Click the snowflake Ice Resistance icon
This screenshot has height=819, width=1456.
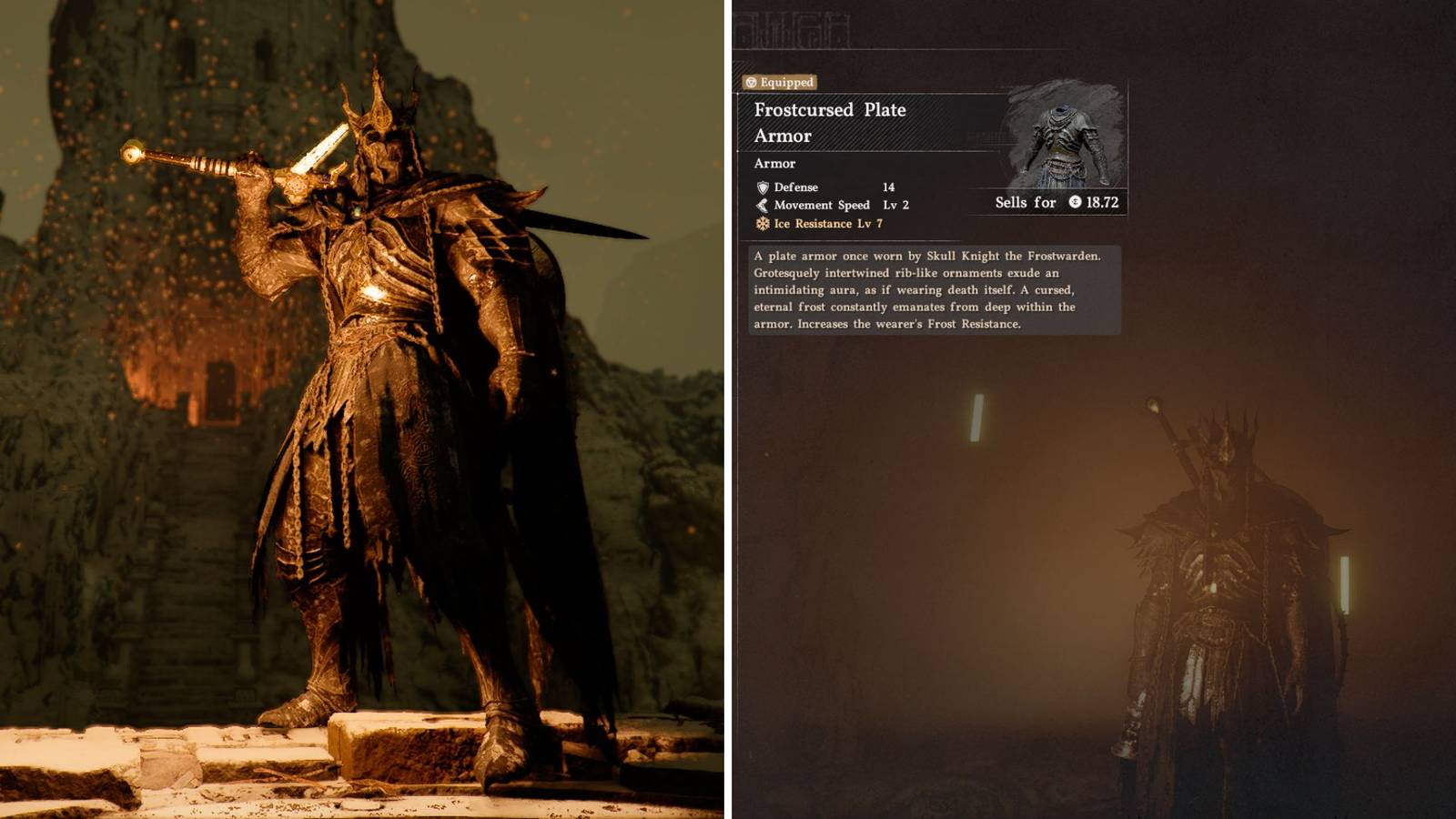(x=763, y=224)
